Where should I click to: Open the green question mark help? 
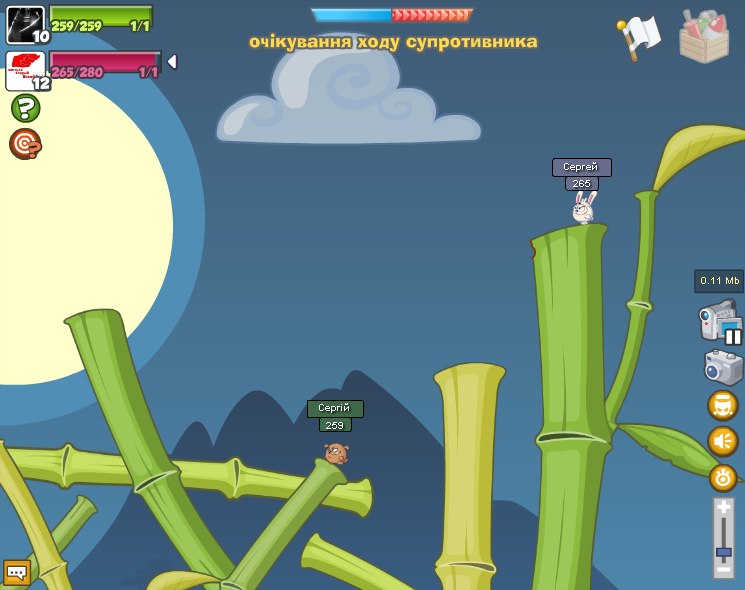coord(25,108)
